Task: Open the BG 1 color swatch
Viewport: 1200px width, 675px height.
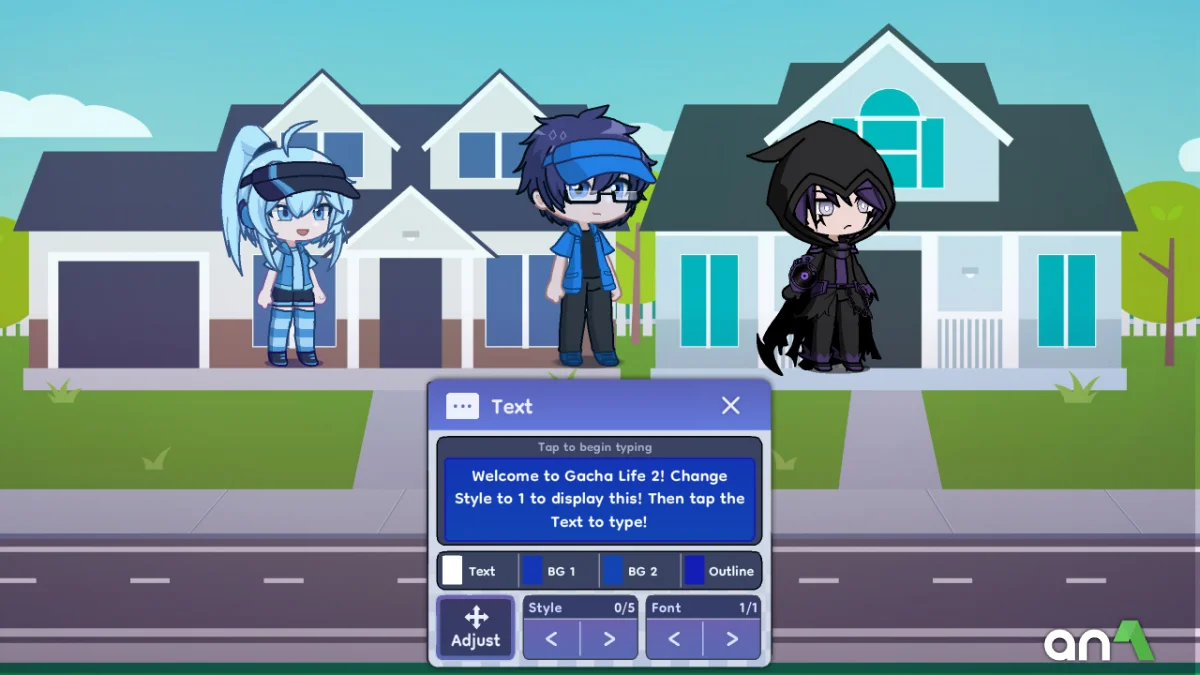Action: pos(533,571)
